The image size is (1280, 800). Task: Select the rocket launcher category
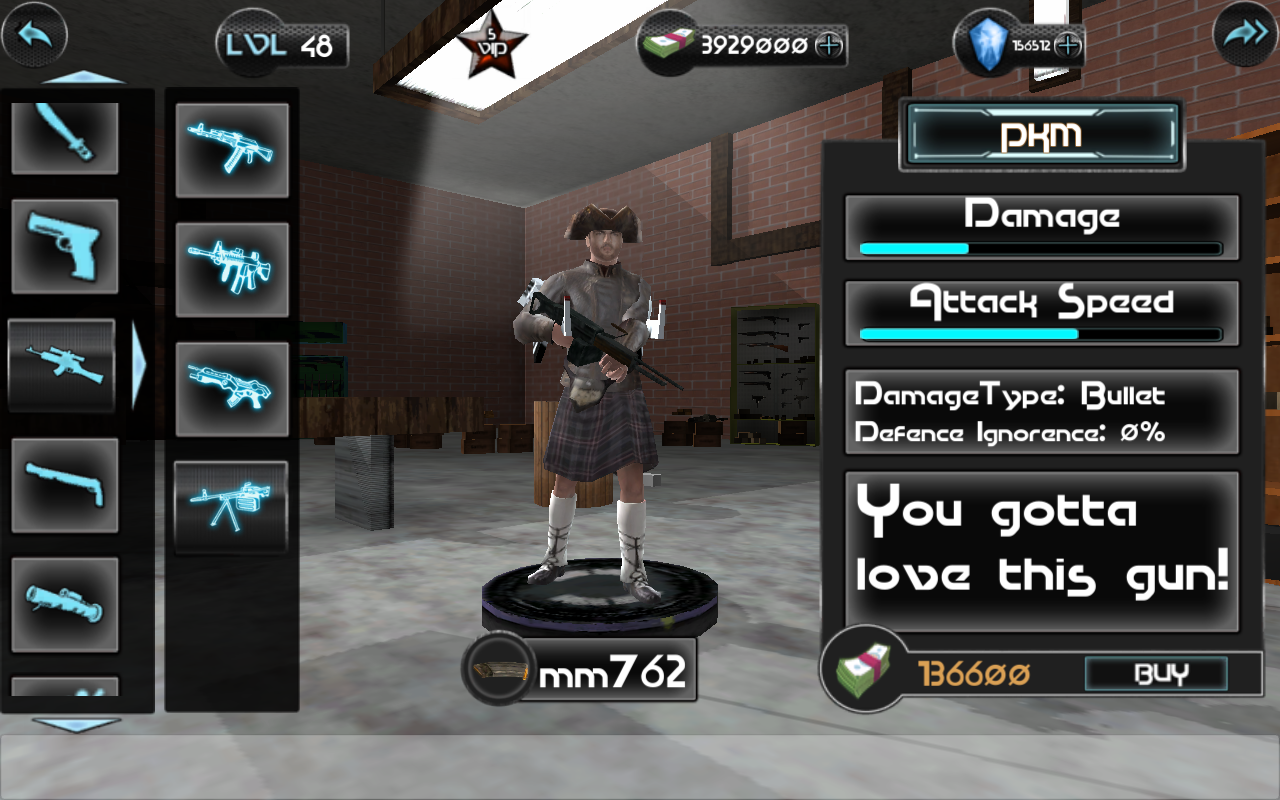pos(63,600)
